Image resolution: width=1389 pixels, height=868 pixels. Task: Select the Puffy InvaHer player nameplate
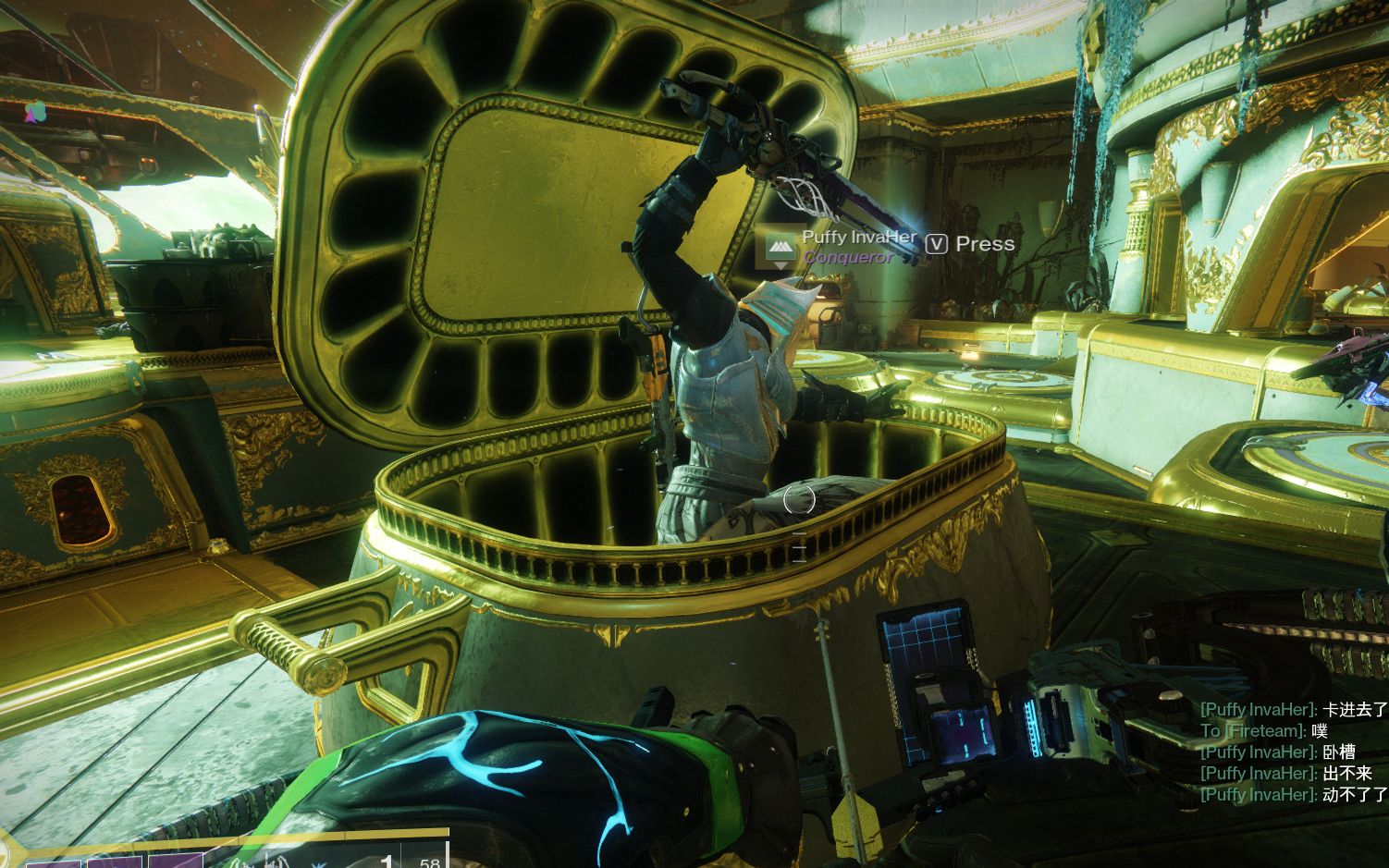pos(859,238)
